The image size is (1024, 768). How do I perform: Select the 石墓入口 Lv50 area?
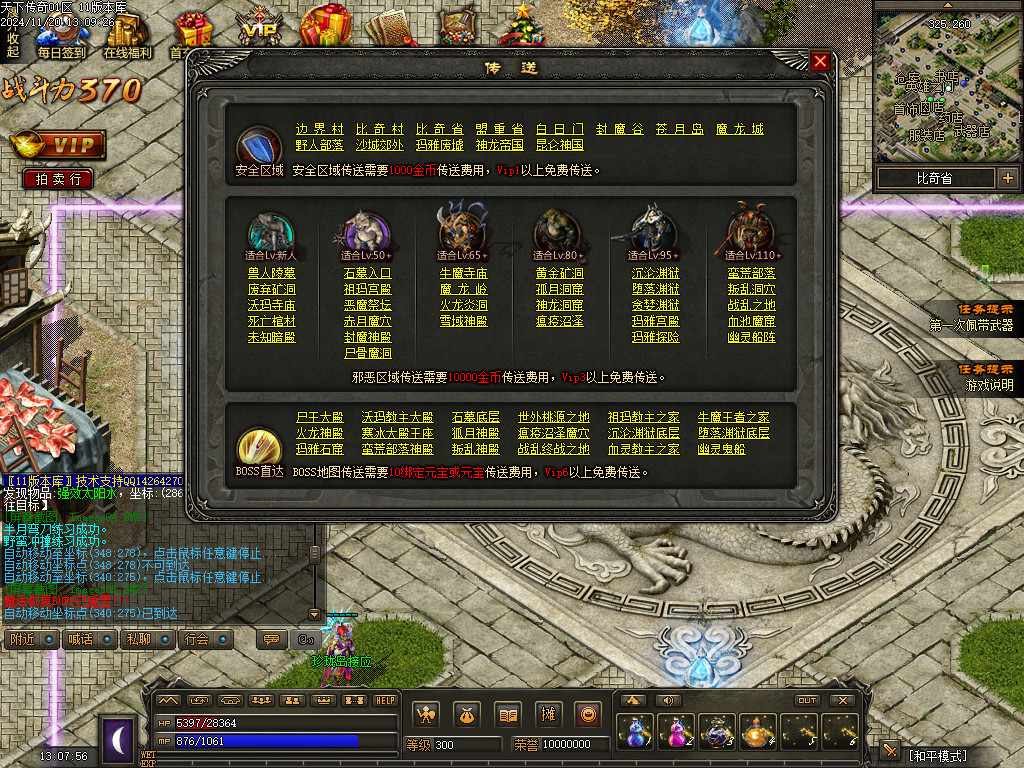pos(367,273)
